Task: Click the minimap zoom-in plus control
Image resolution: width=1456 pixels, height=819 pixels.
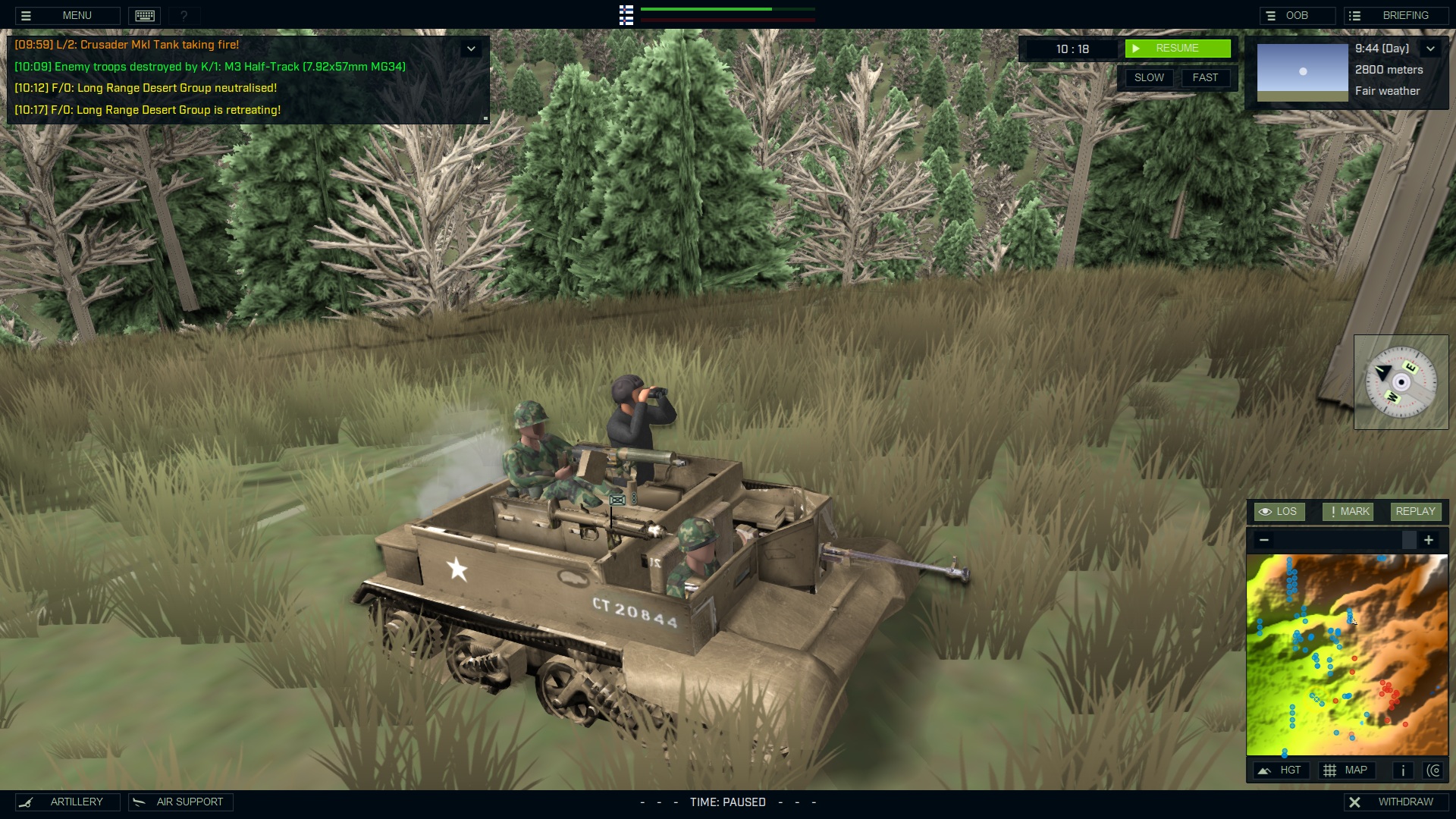Action: (x=1430, y=540)
